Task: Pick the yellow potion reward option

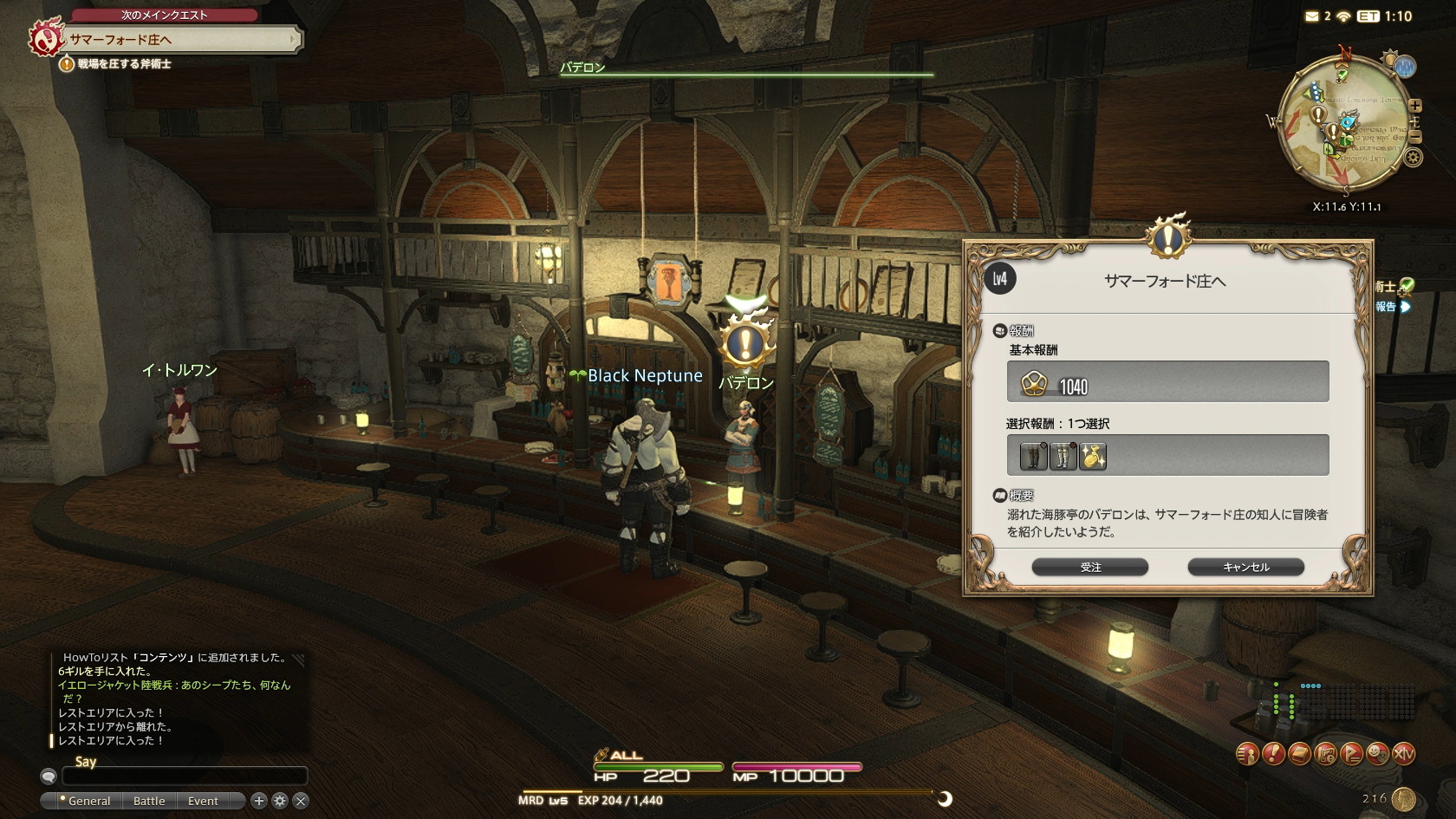Action: click(x=1093, y=456)
